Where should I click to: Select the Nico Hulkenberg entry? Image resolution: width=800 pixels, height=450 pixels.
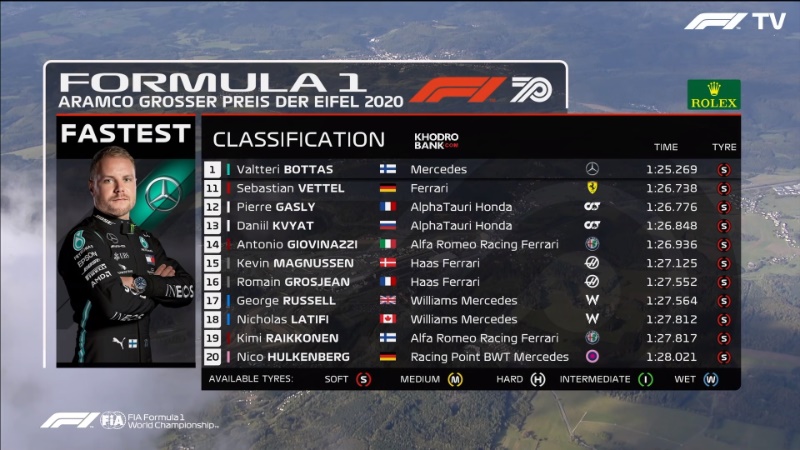click(x=293, y=357)
